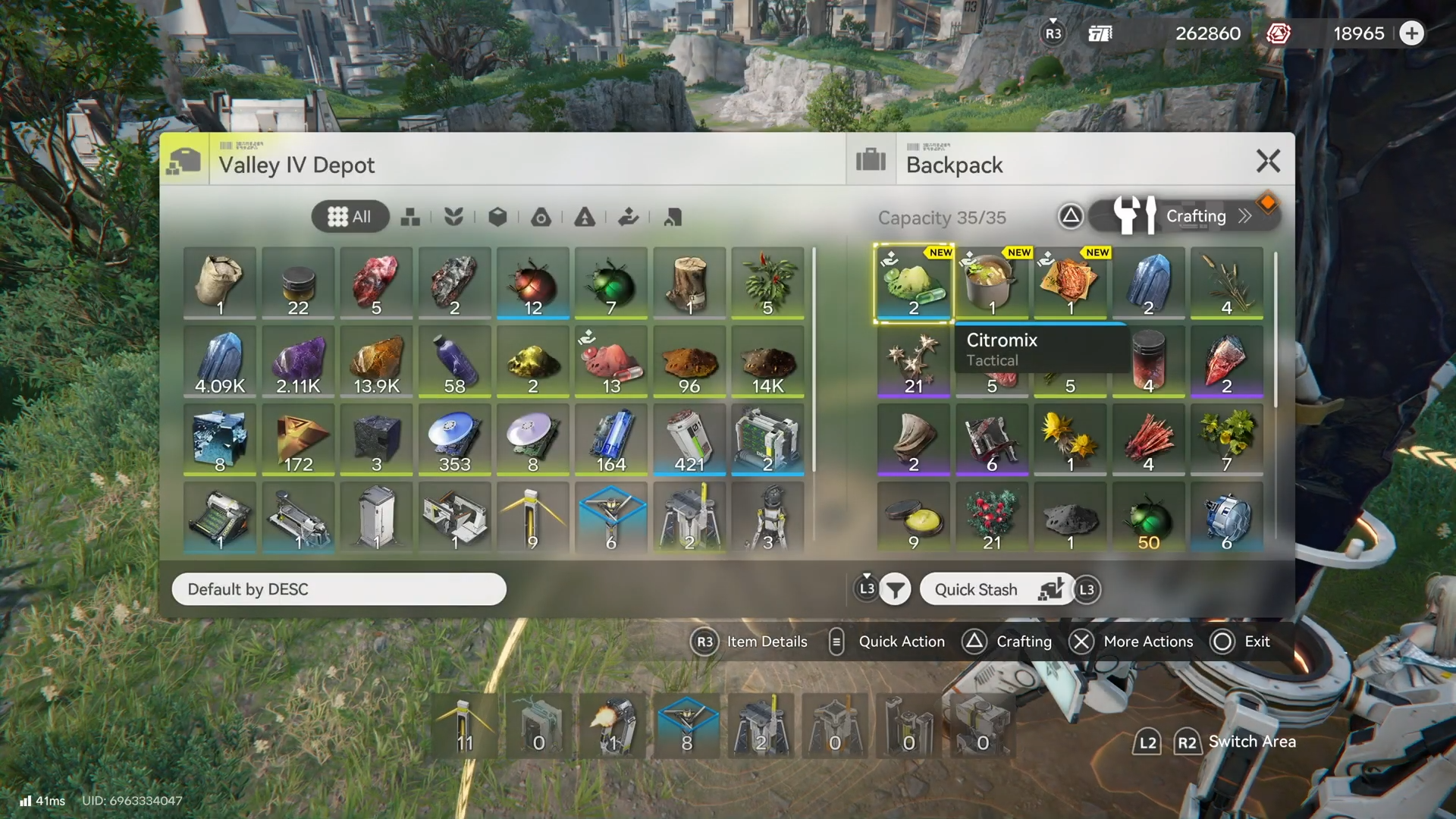Pick the orange triangle item stack of 172
This screenshot has width=1456, height=819.
pos(298,440)
